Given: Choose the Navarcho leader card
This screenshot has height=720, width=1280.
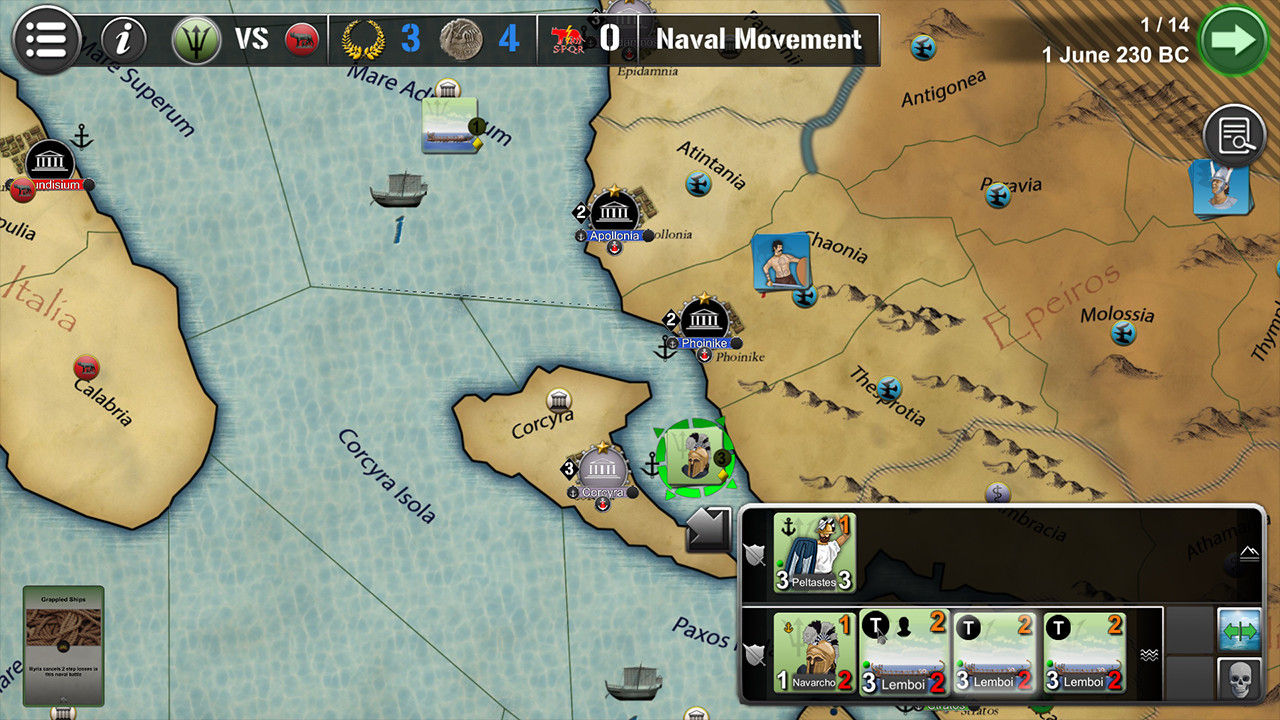Looking at the screenshot, I should click(814, 653).
